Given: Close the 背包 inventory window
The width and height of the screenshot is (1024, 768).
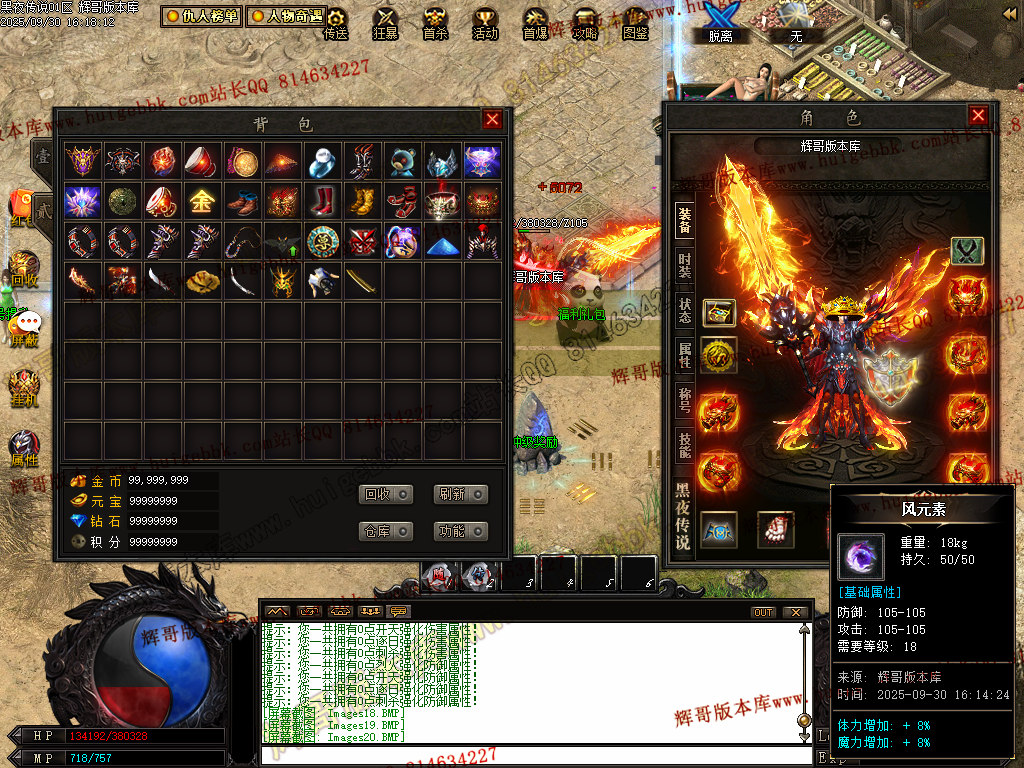Looking at the screenshot, I should [x=492, y=120].
